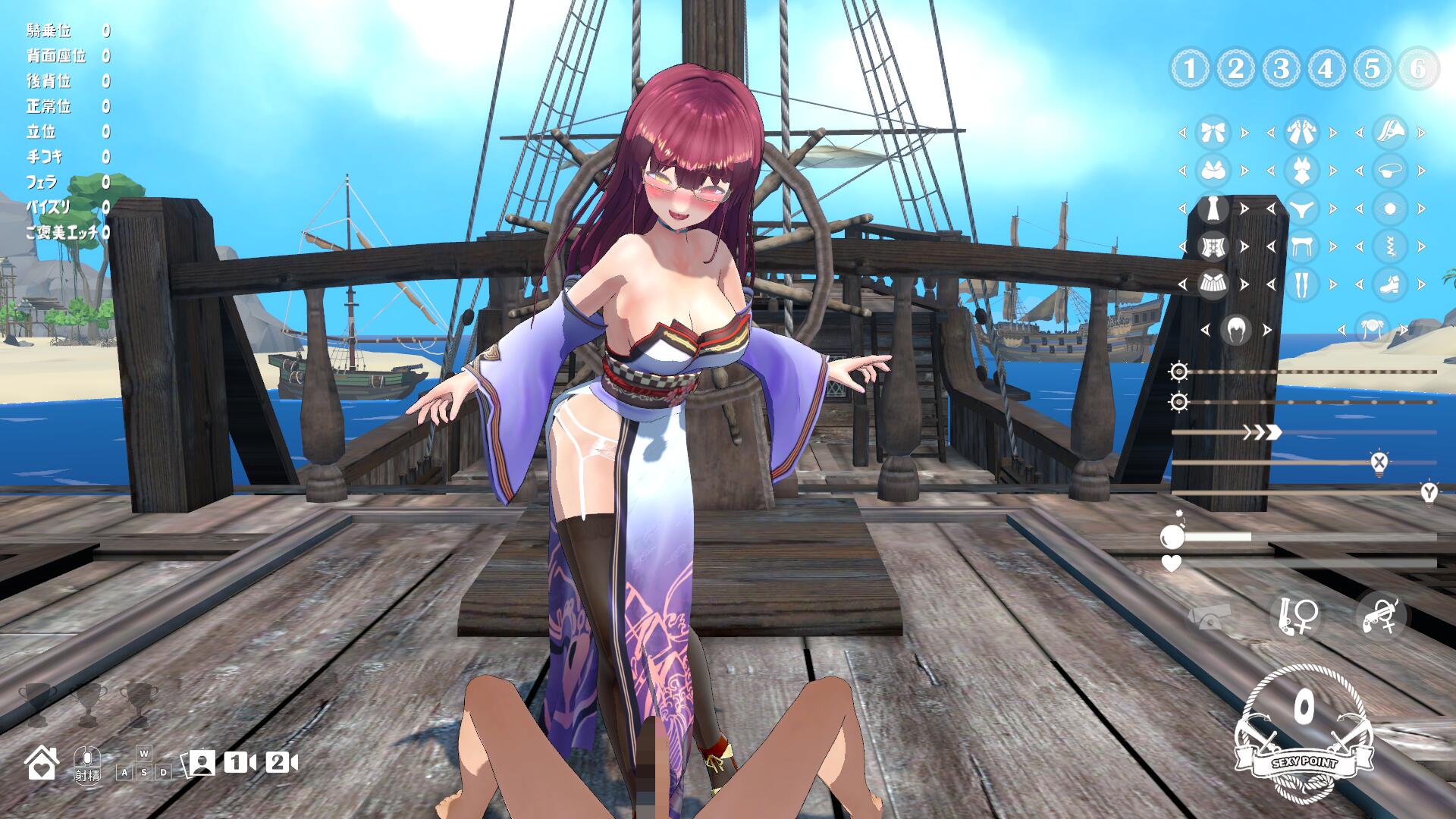Screen dimensions: 1456x819
Task: Adjust the X light bulb slider
Action: click(x=1379, y=462)
